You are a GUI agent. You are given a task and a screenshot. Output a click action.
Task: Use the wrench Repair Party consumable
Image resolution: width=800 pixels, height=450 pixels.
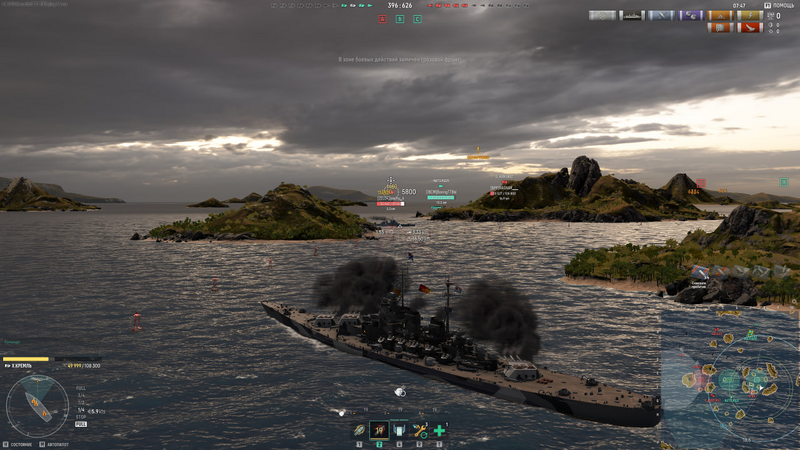[420, 431]
